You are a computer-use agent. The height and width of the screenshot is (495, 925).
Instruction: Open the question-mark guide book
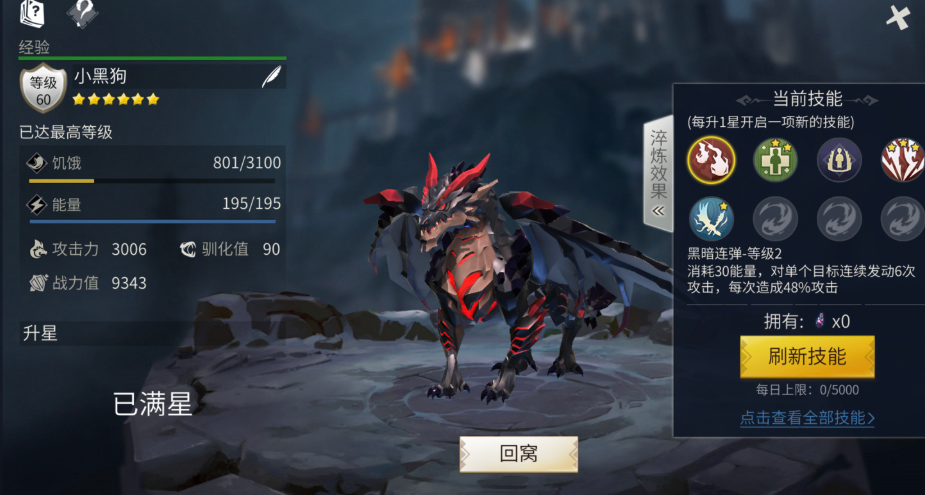click(x=33, y=13)
